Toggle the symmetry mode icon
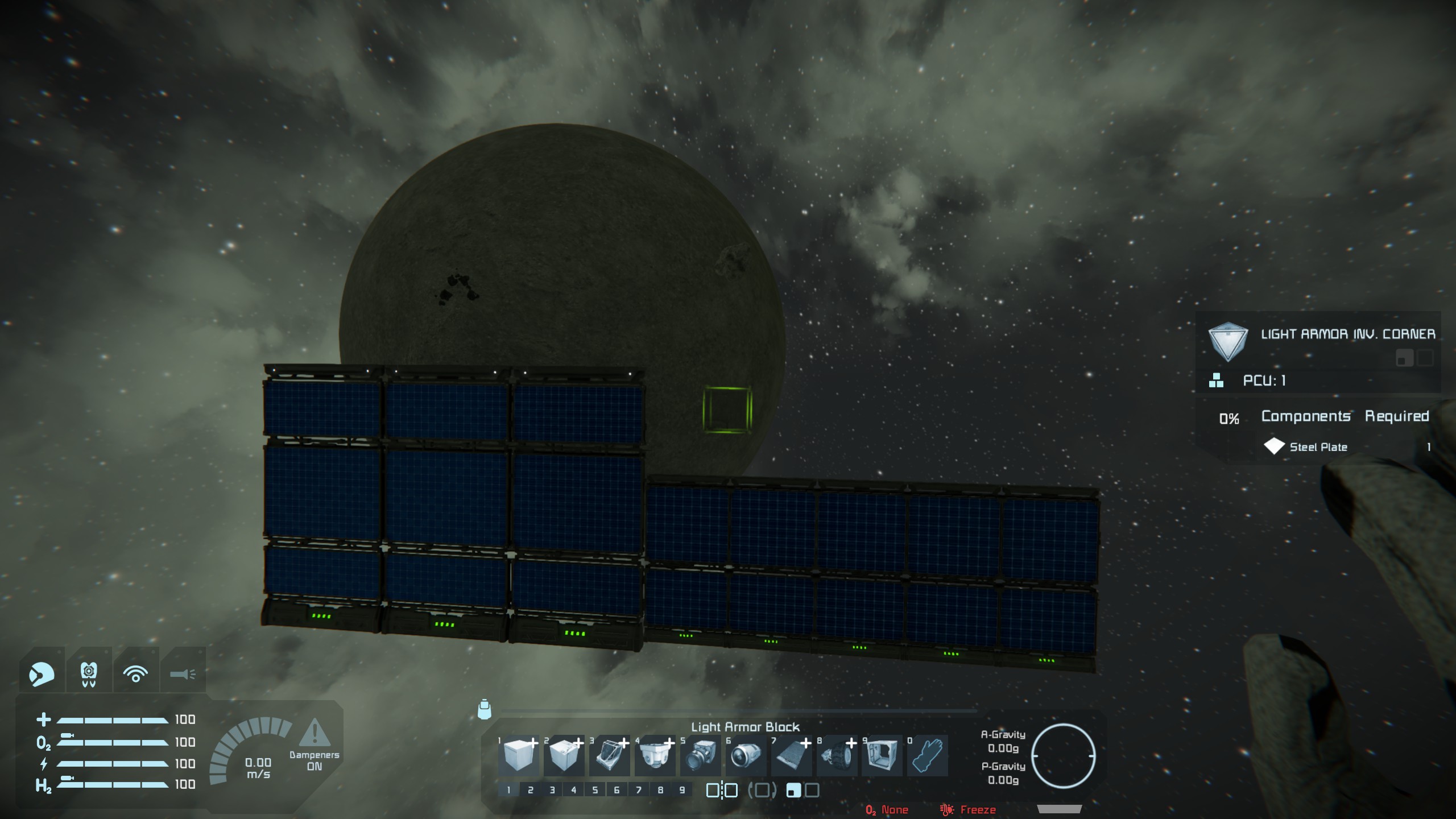1456x819 pixels. (x=722, y=790)
